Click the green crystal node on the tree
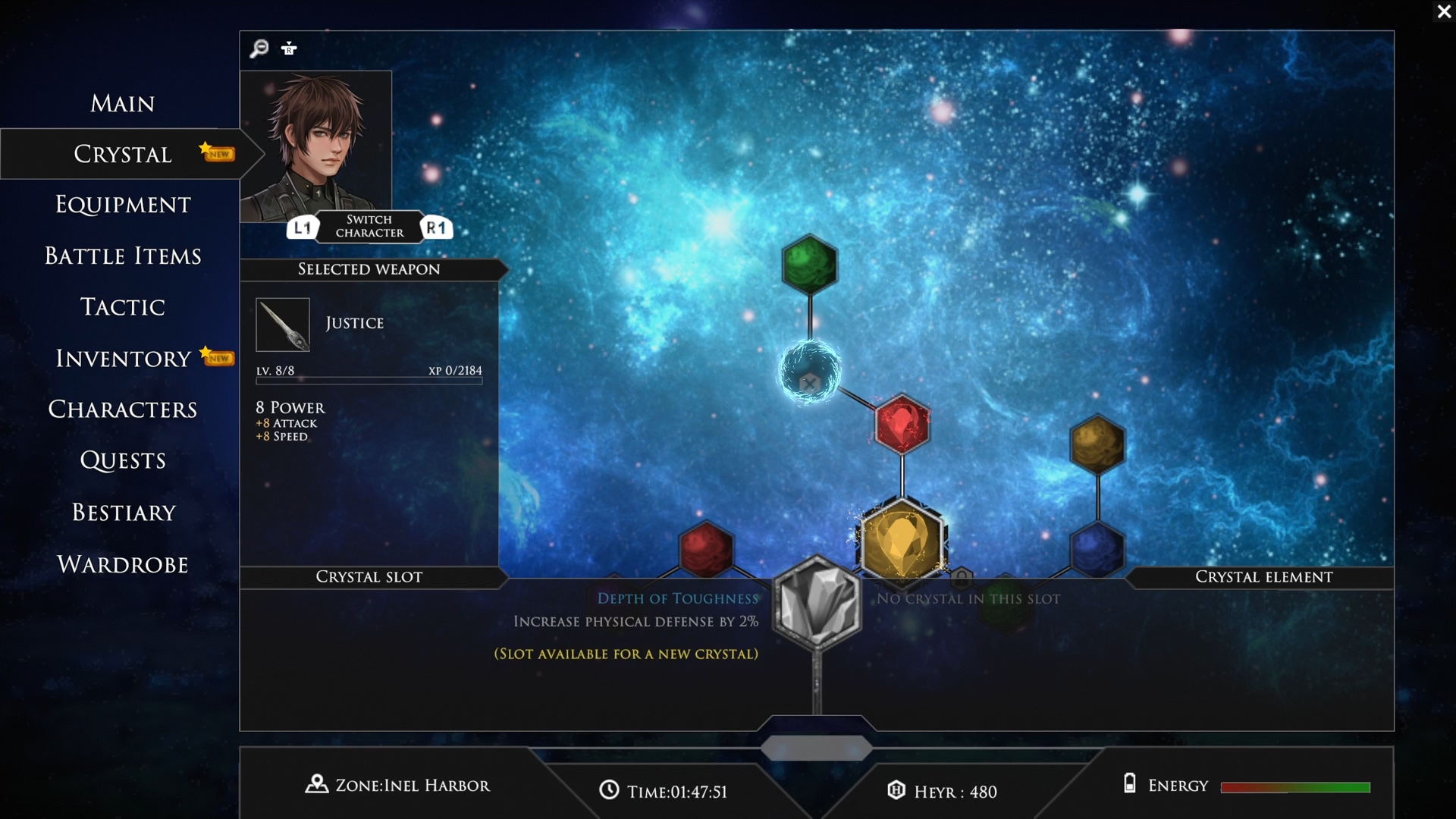This screenshot has width=1456, height=819. 808,264
